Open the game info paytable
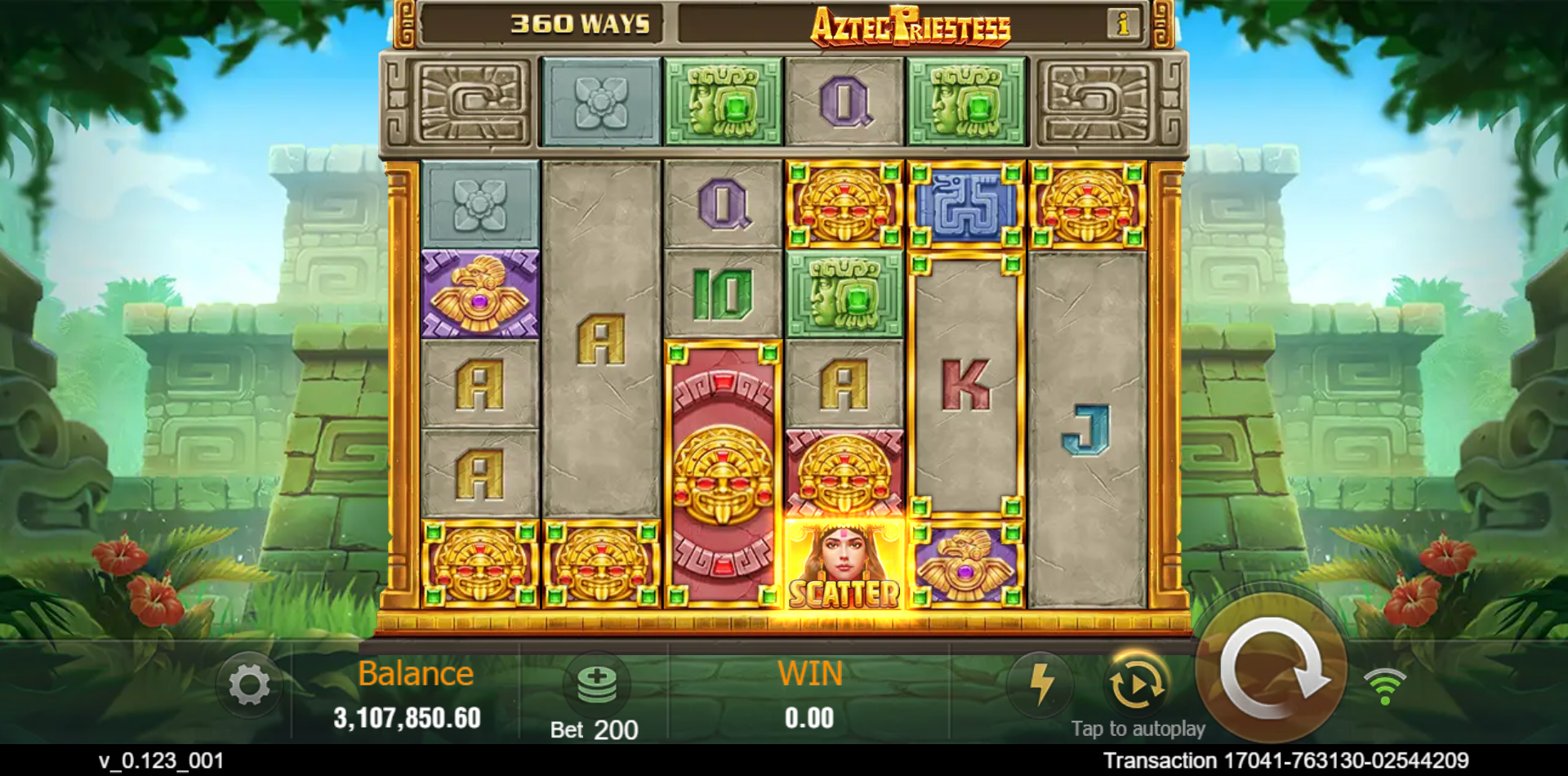The image size is (1568, 776). (1124, 25)
